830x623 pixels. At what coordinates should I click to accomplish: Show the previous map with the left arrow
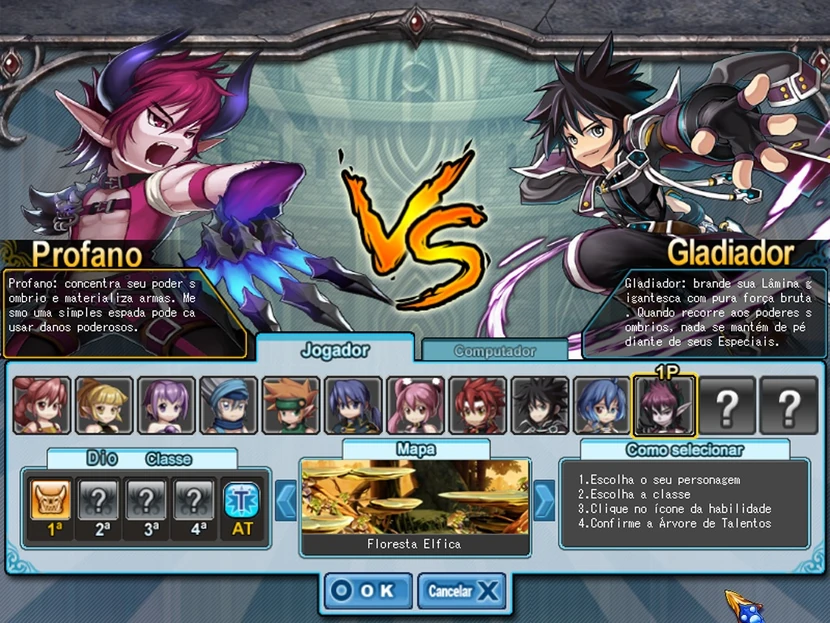[x=287, y=500]
